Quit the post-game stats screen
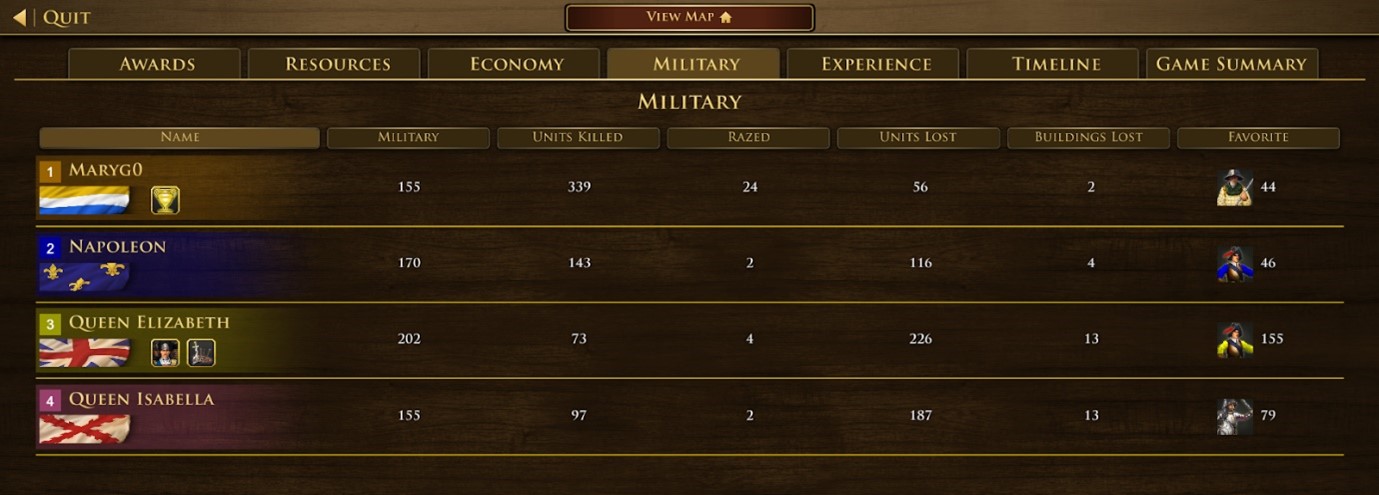 point(52,17)
